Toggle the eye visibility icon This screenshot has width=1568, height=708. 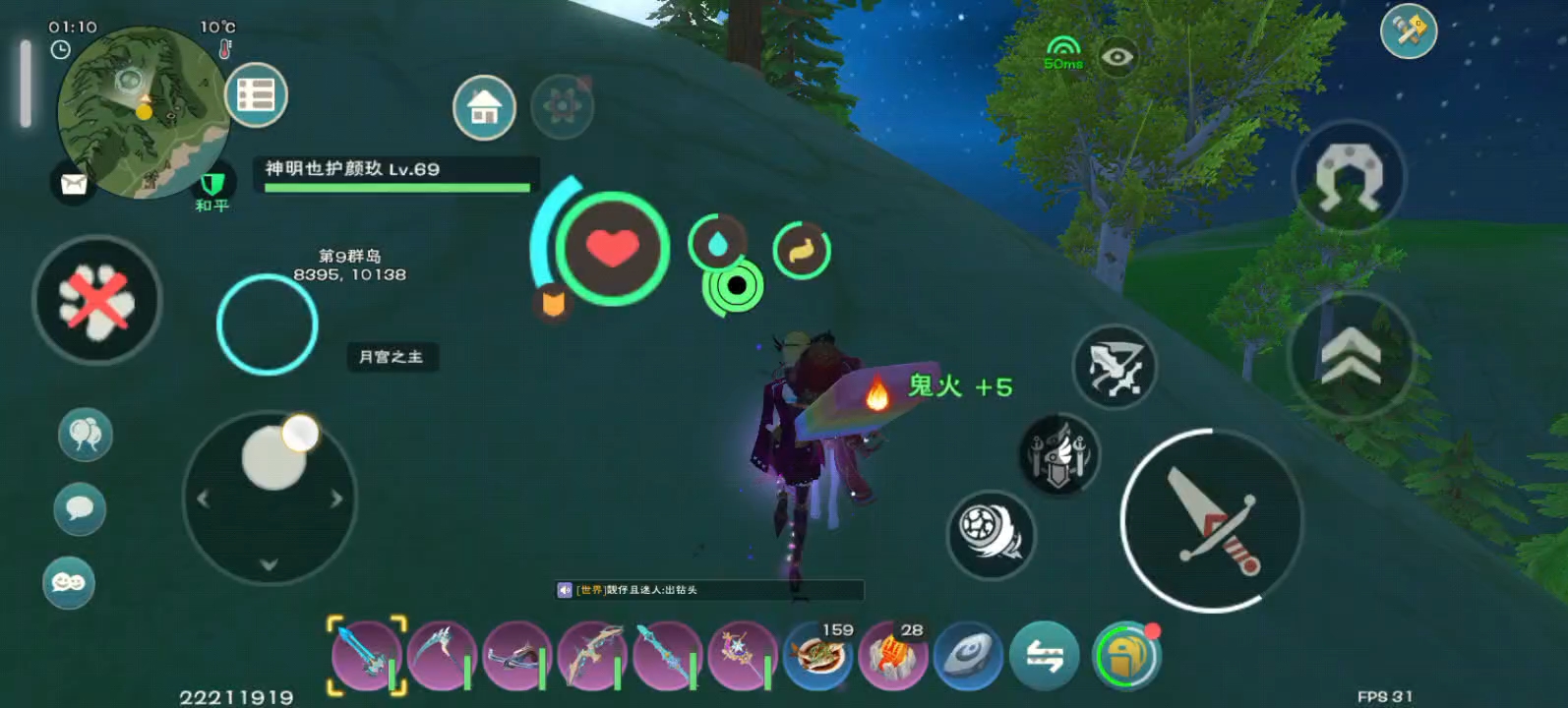click(x=1116, y=57)
